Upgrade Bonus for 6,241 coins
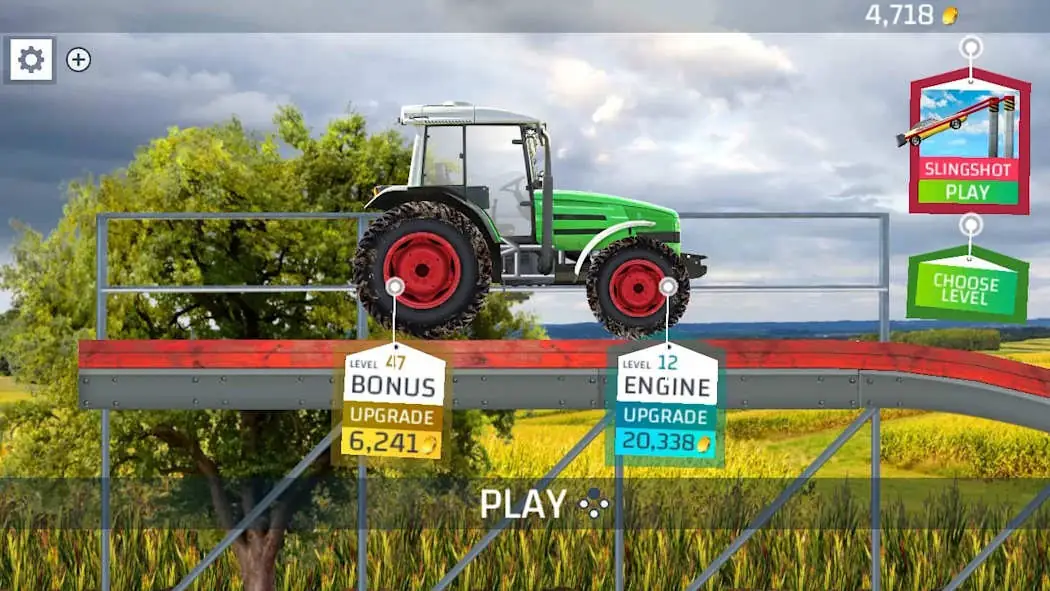 pos(393,428)
